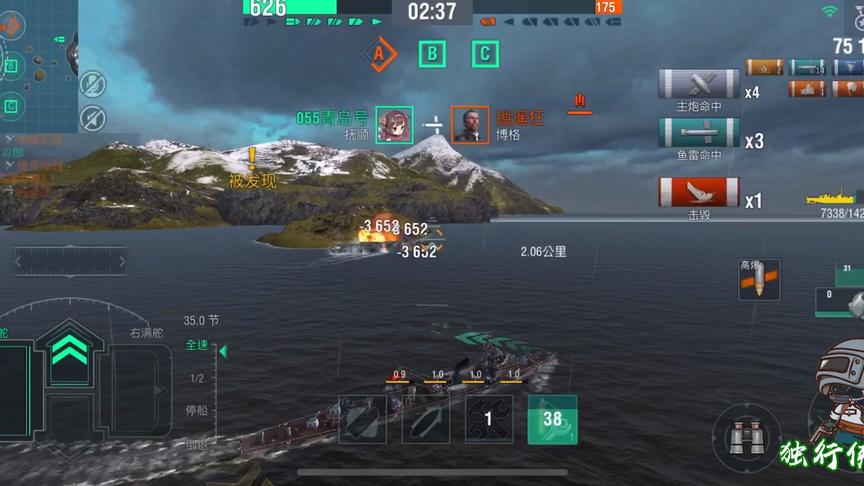
Task: Toggle the upper crossed-out mute icon
Action: tap(92, 83)
